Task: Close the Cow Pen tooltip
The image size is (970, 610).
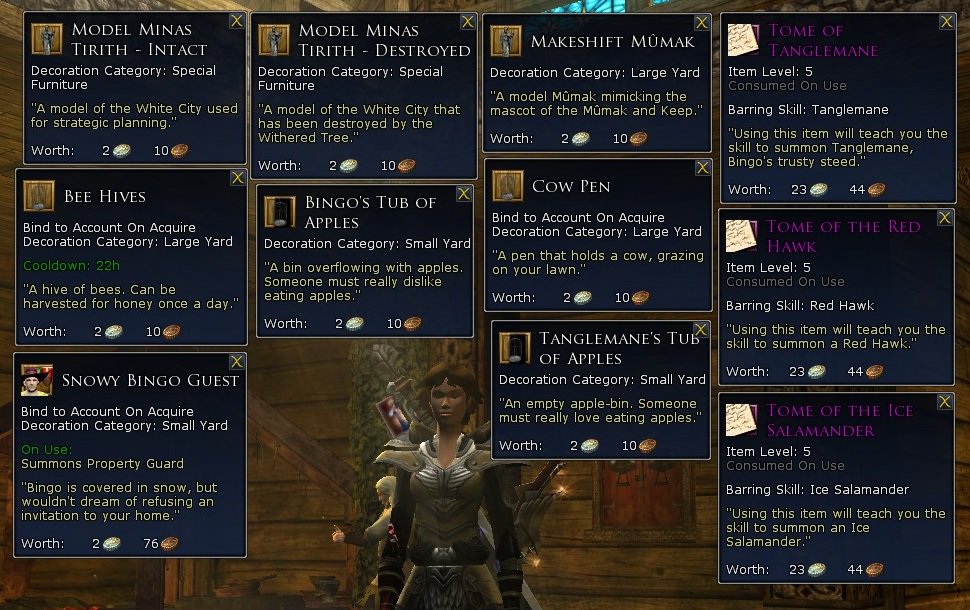Action: pyautogui.click(x=702, y=167)
